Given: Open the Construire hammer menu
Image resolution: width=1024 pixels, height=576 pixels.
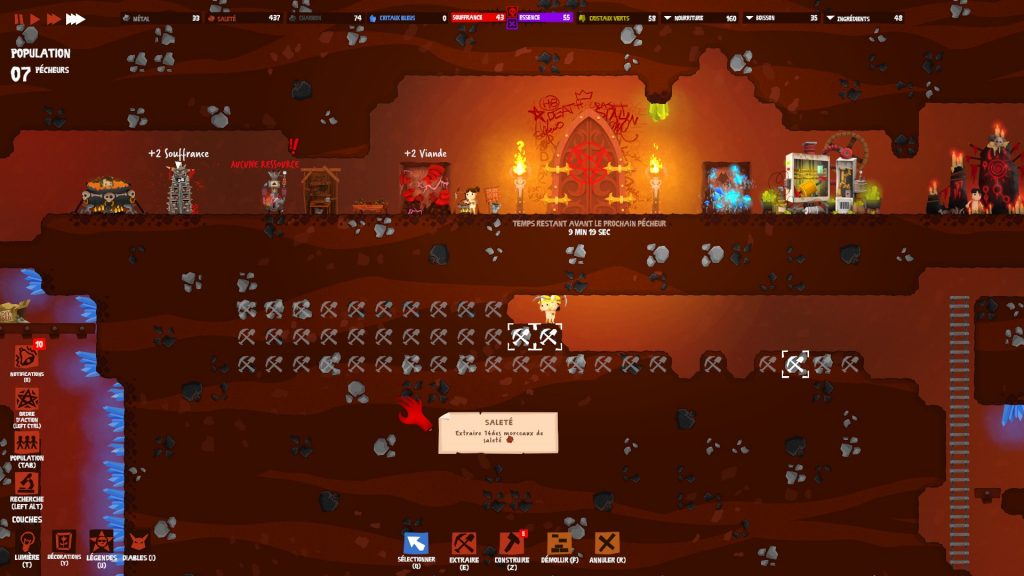Looking at the screenshot, I should tap(511, 543).
